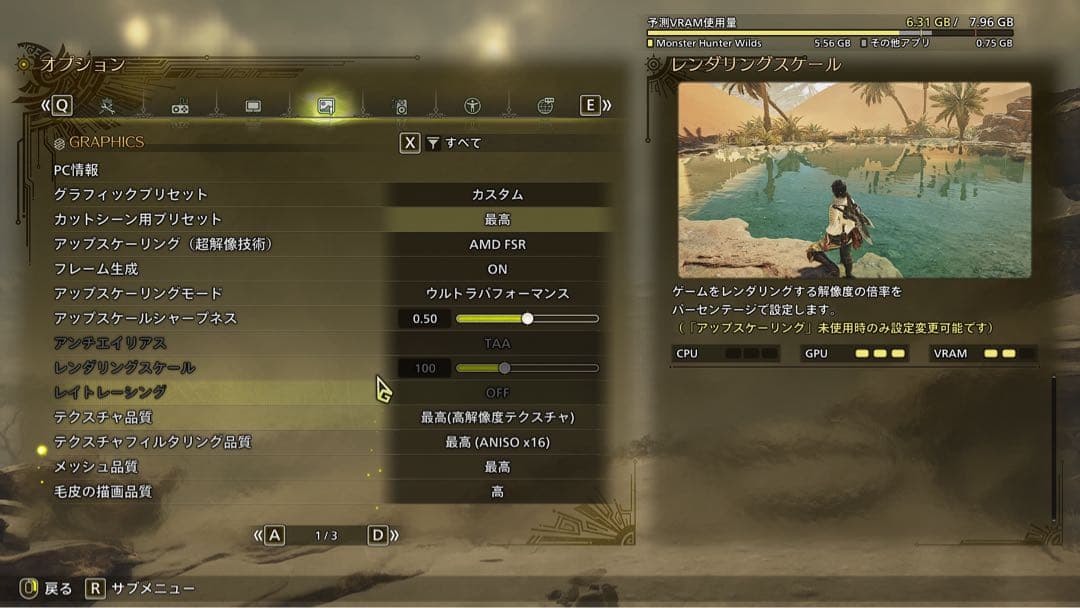Viewport: 1080px width, 608px height.
Task: Change テクスチャ品質 value 最高(高解像度テクスチャ)
Action: tap(497, 417)
